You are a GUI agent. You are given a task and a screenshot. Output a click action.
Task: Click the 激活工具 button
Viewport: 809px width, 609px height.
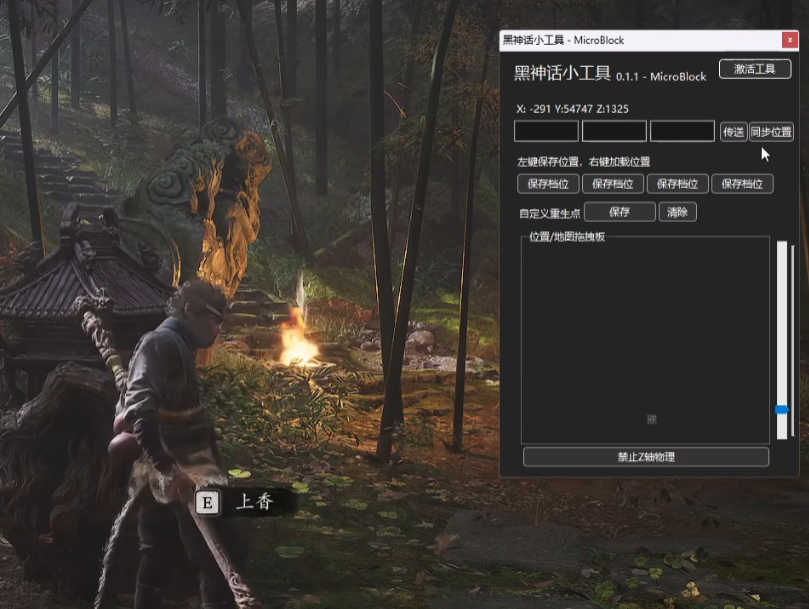755,69
